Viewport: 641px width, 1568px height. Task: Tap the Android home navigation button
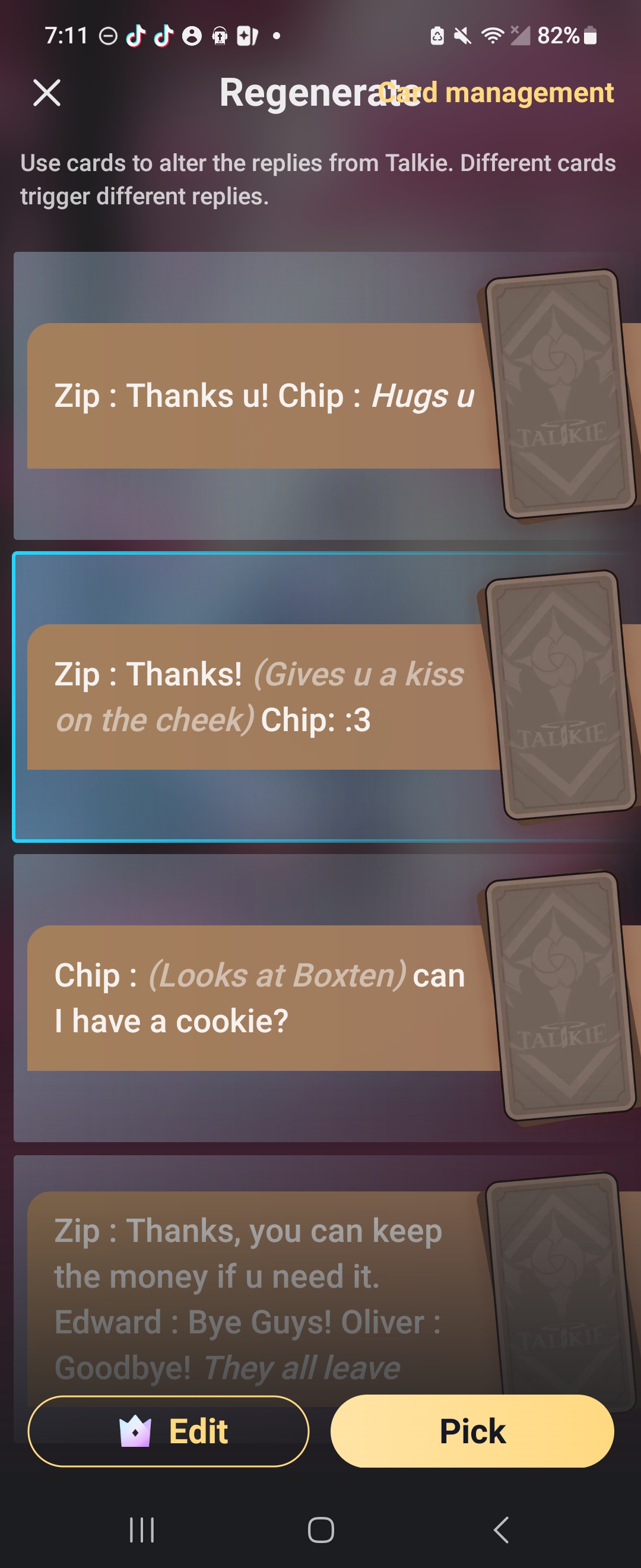click(320, 1529)
